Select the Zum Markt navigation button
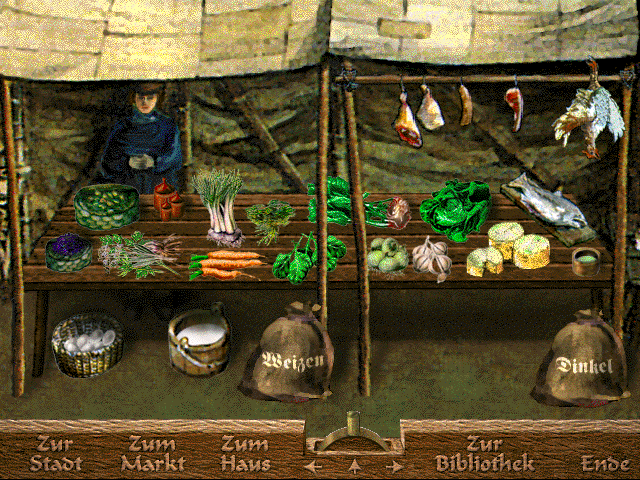The height and width of the screenshot is (480, 640). [x=153, y=454]
